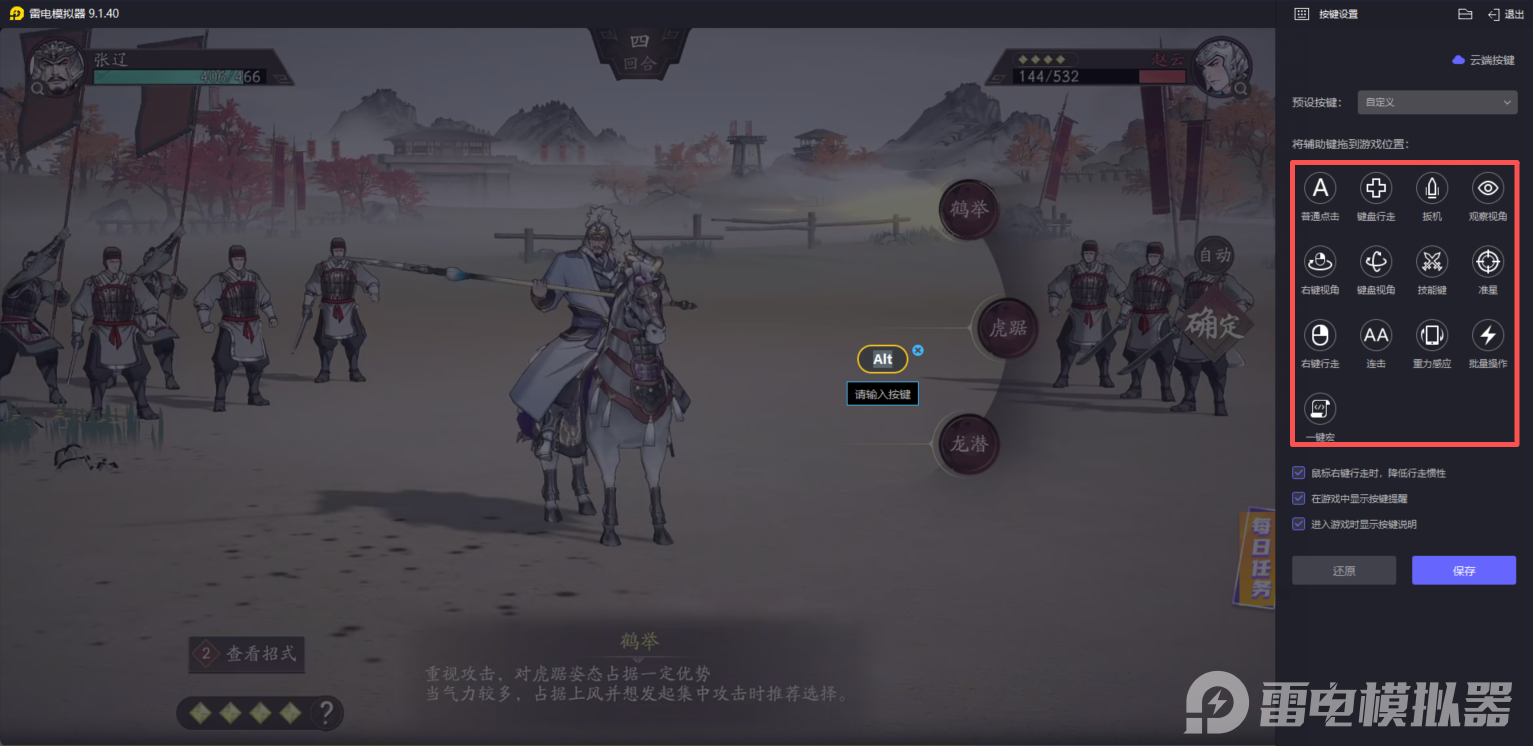This screenshot has width=1533, height=746.
Task: Open the 预设按键 preset dropdown showing 自定义
Action: click(x=1437, y=102)
